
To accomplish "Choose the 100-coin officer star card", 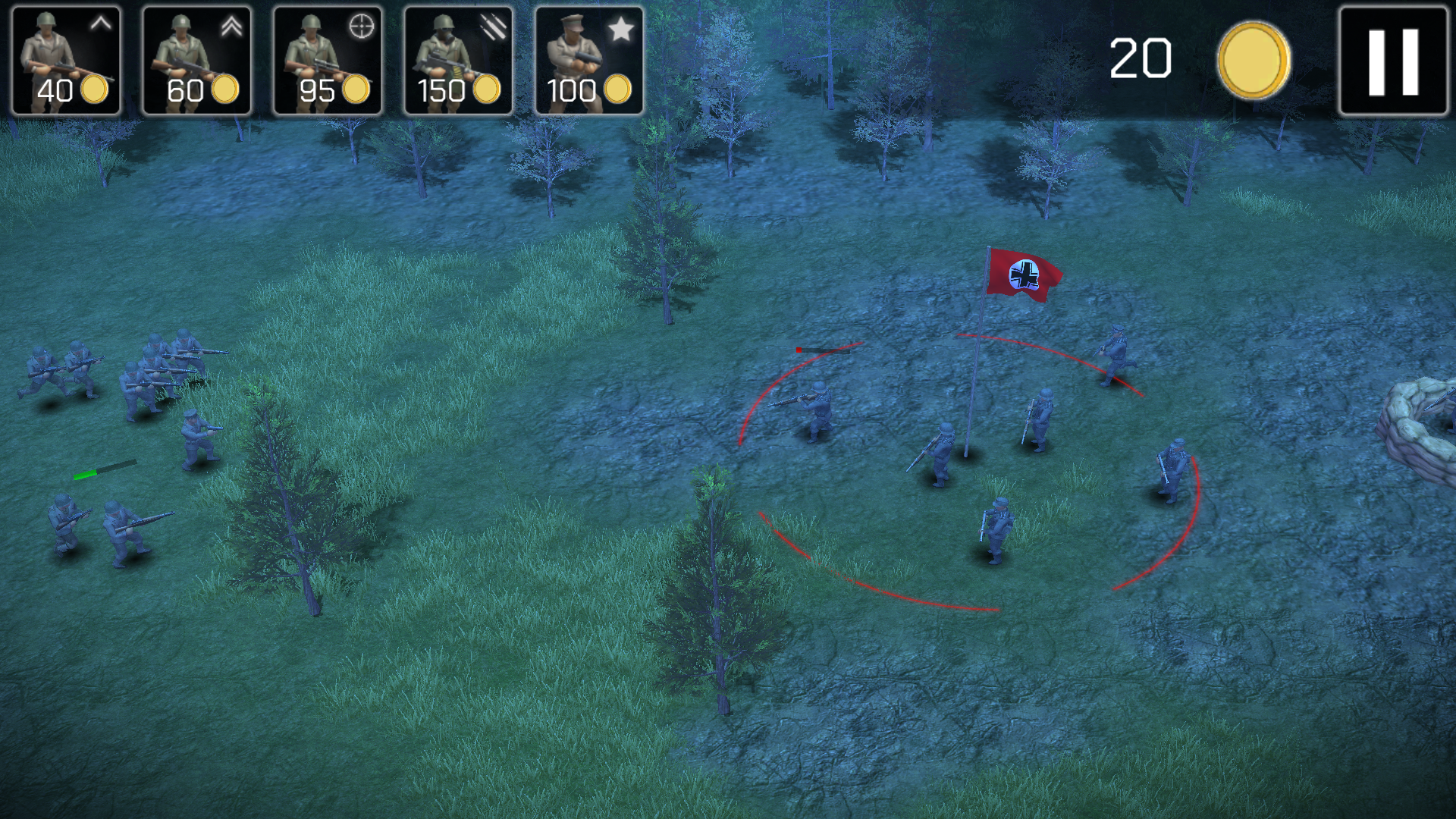I will click(x=589, y=61).
